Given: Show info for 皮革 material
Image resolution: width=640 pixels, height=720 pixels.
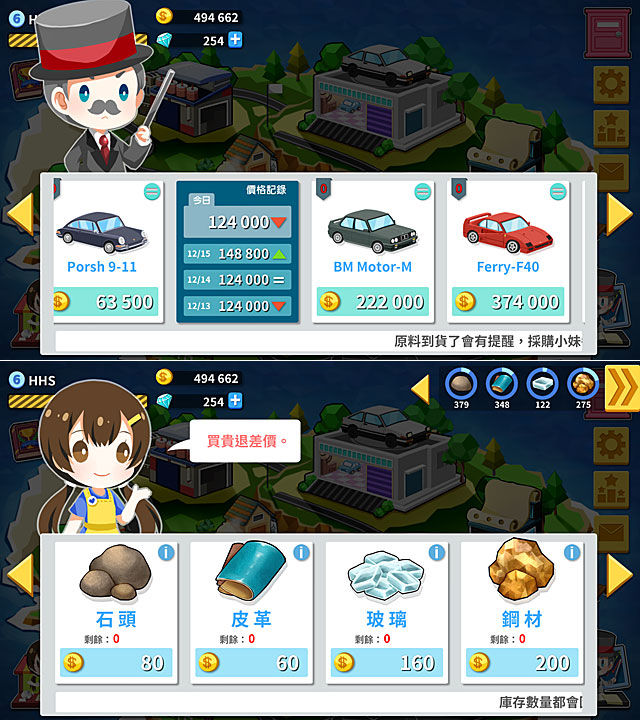Looking at the screenshot, I should click(301, 553).
